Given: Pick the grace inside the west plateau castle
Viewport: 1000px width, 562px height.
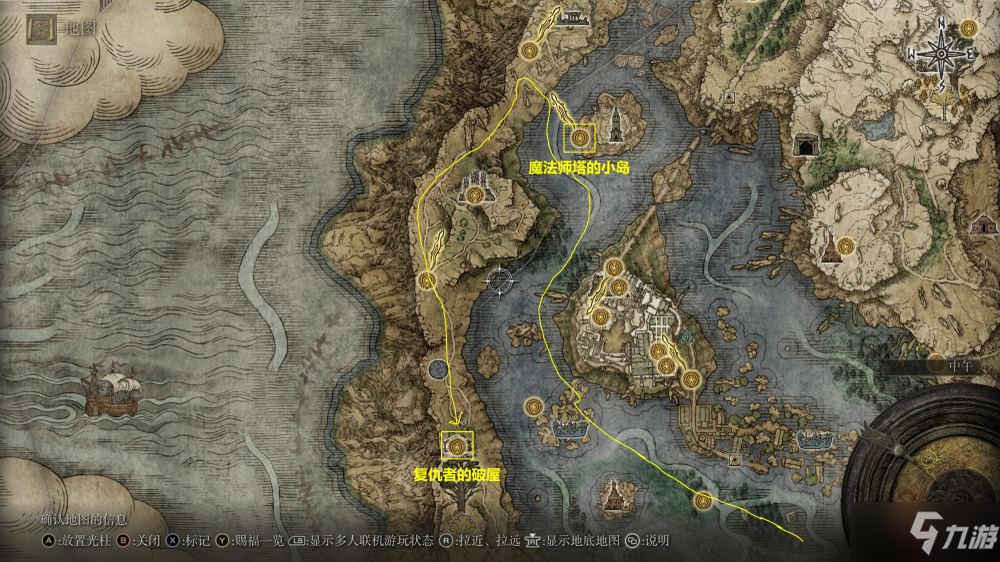Looking at the screenshot, I should click(x=474, y=194).
